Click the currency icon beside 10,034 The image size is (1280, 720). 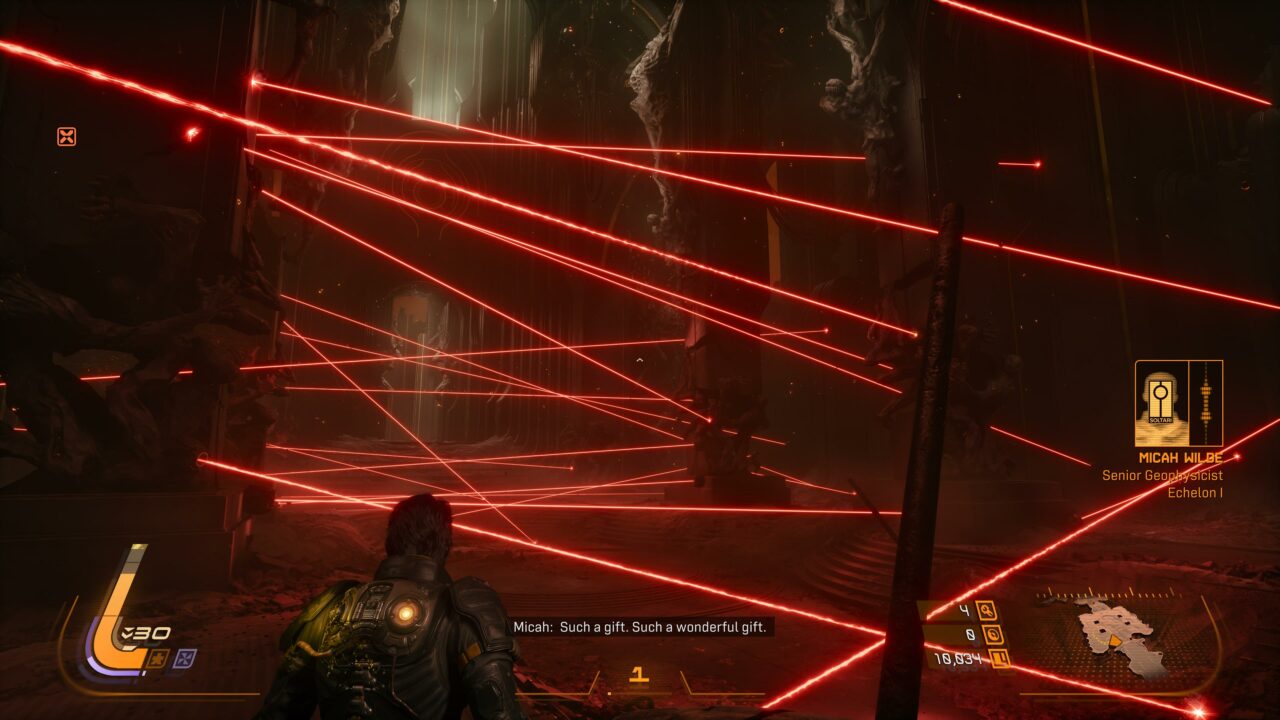(x=997, y=658)
